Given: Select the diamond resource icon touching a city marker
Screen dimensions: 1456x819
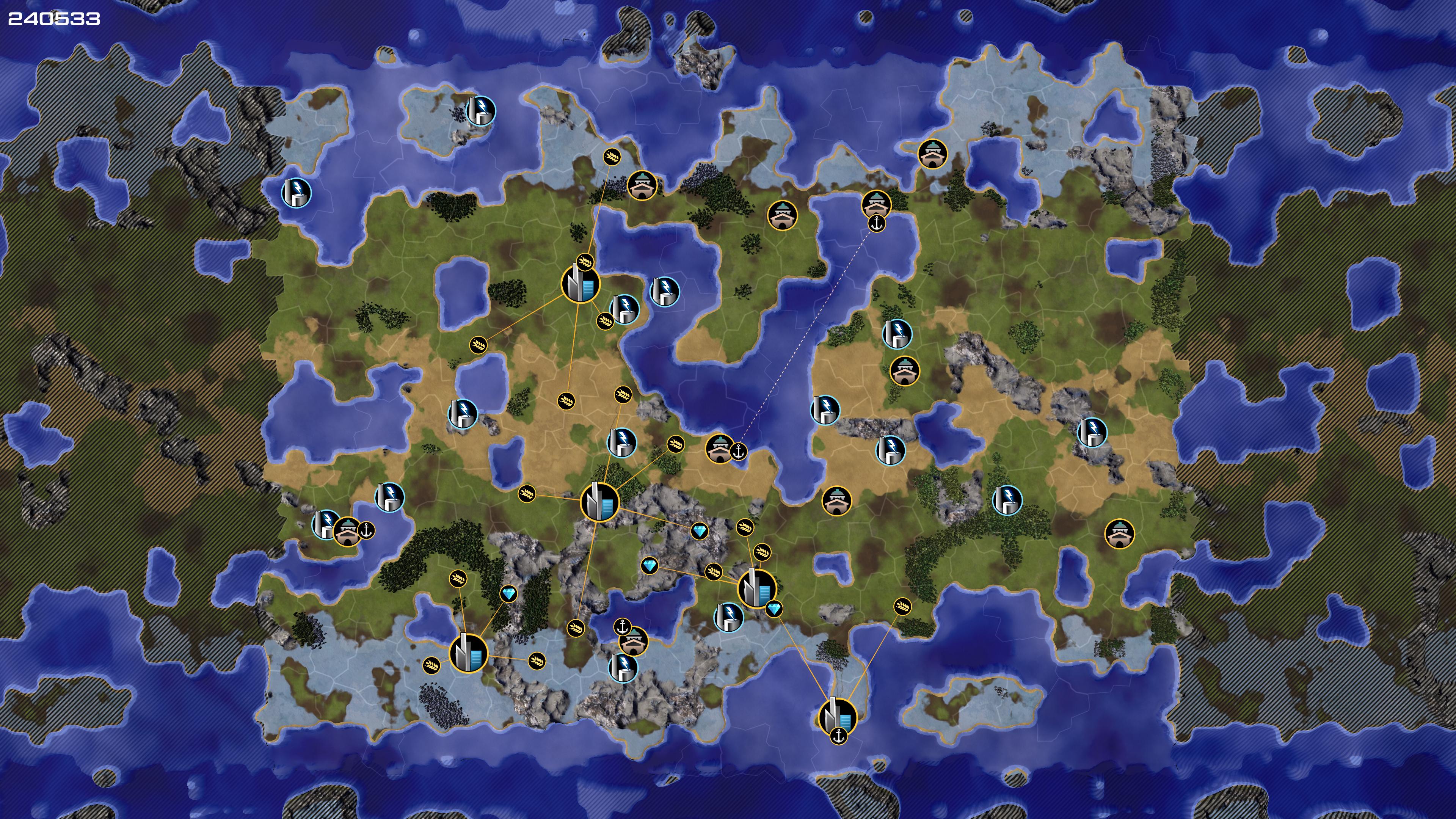Looking at the screenshot, I should [x=774, y=609].
